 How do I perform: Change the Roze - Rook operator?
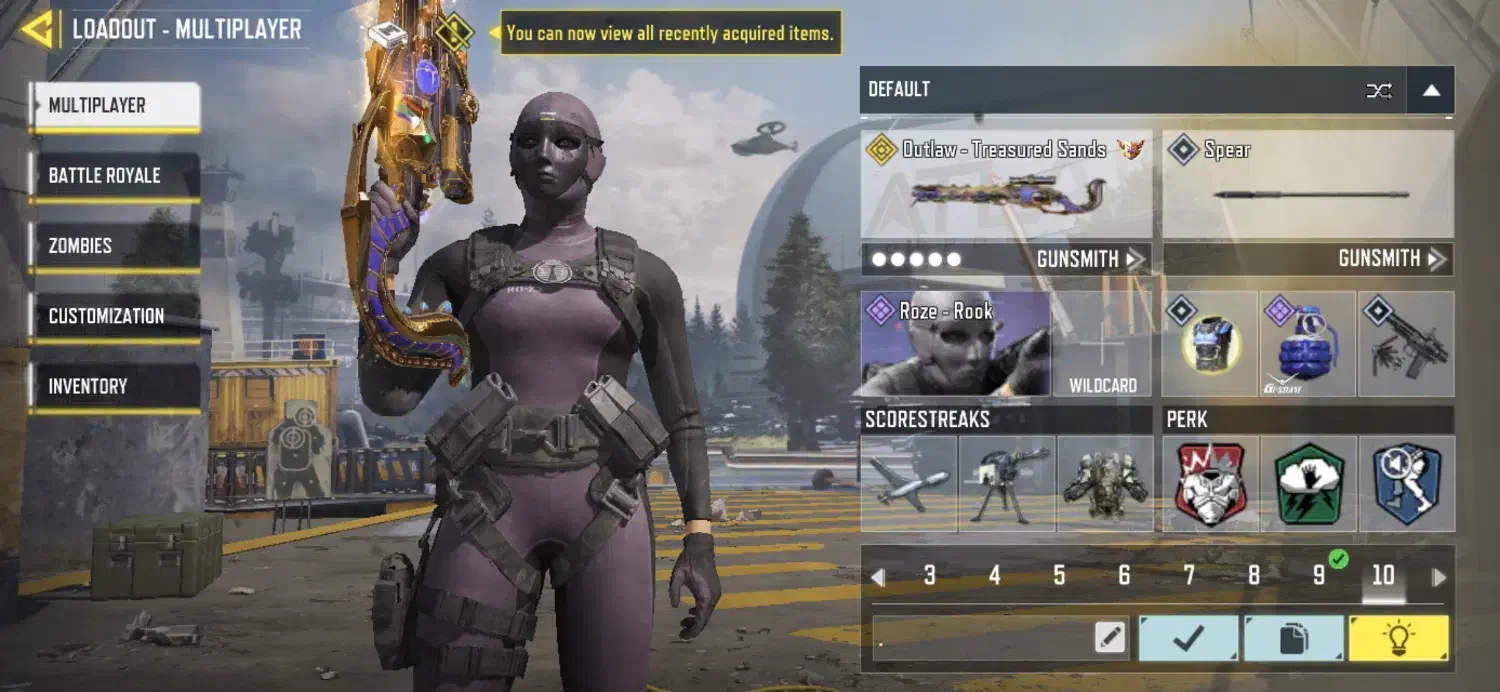point(955,344)
